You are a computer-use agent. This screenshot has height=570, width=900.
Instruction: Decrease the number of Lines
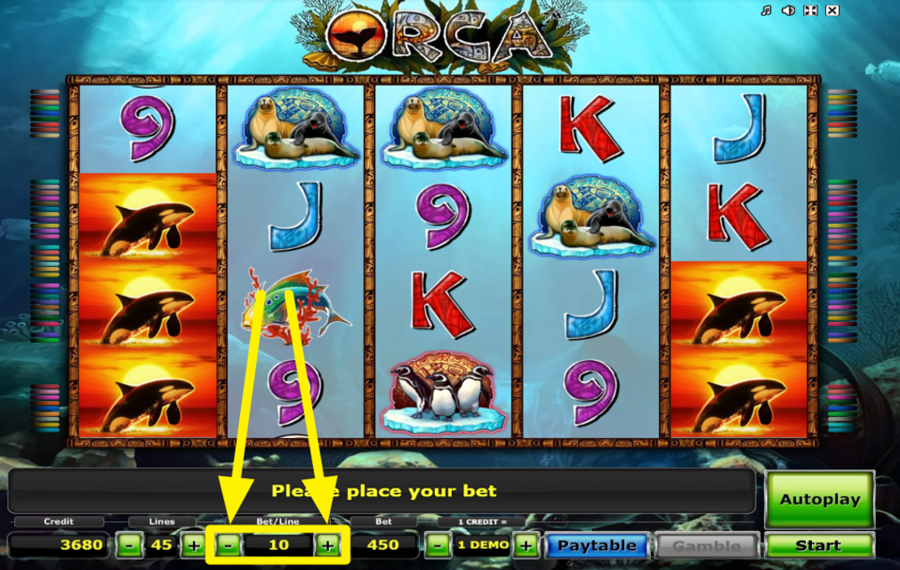(129, 546)
